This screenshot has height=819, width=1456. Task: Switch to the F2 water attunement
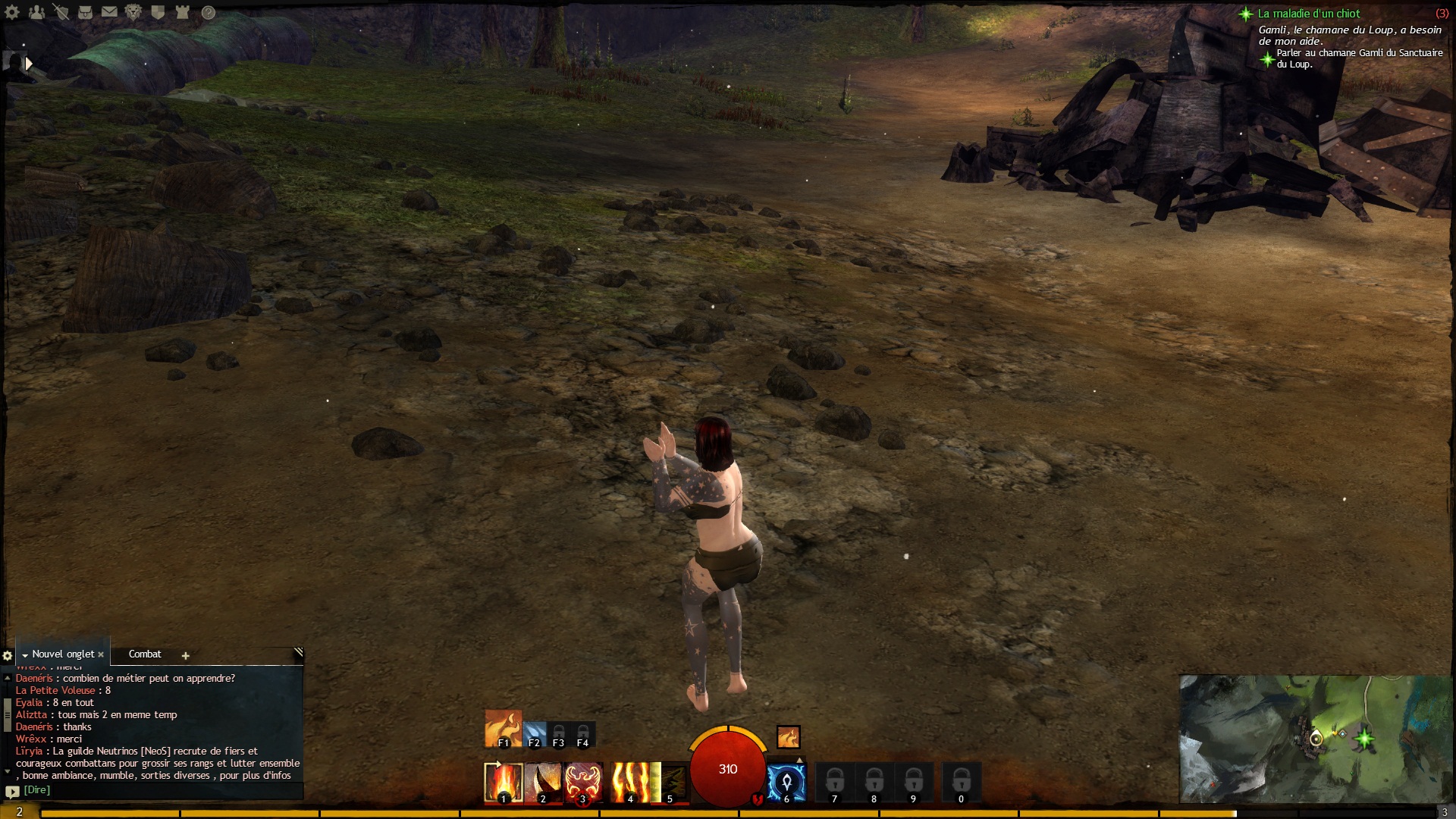click(535, 734)
